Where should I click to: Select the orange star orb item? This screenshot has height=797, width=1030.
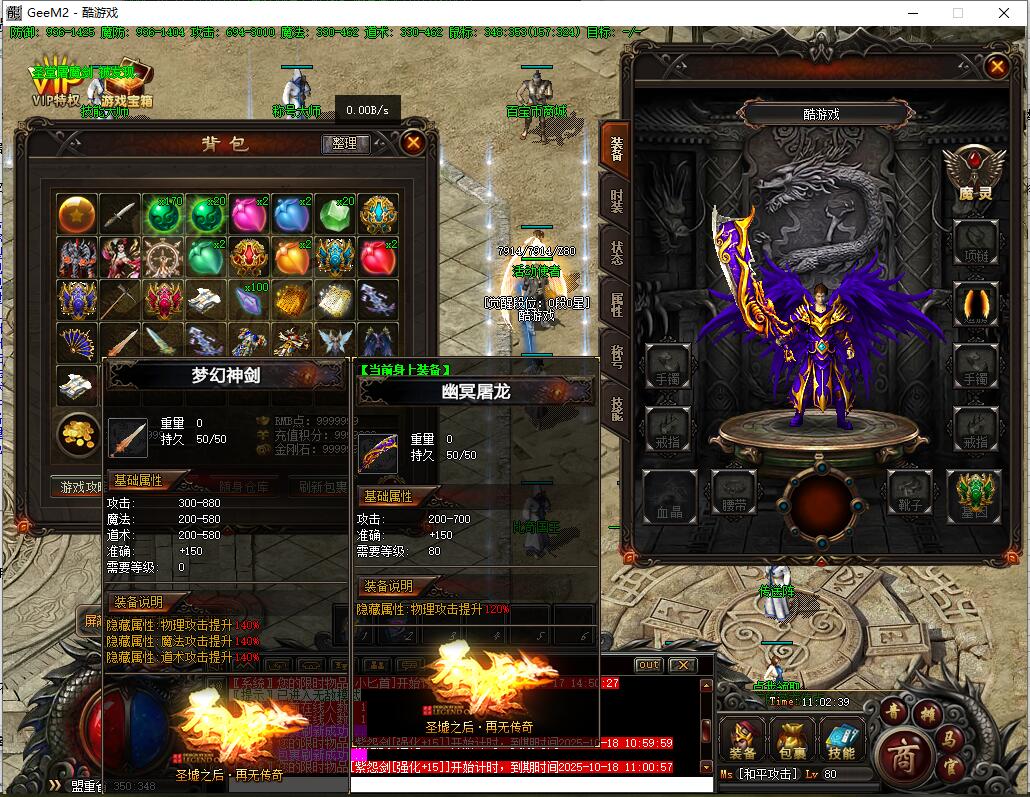point(77,214)
